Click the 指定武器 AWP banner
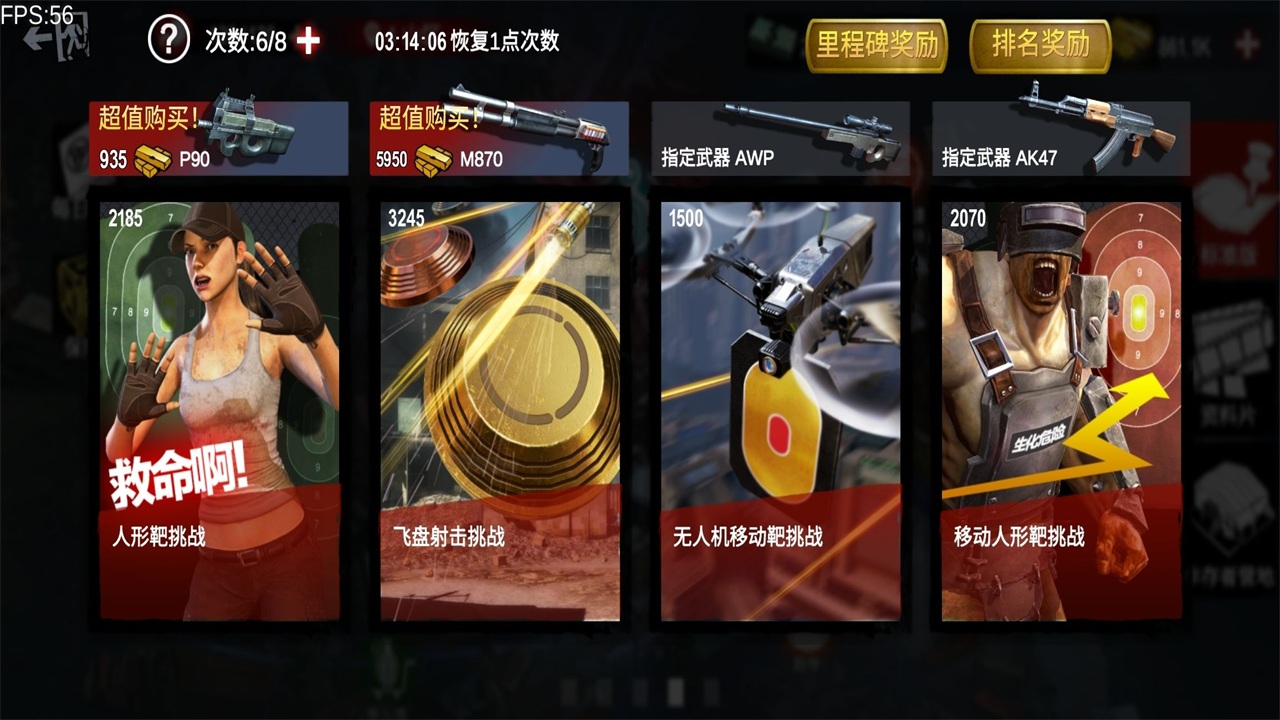 [x=780, y=137]
